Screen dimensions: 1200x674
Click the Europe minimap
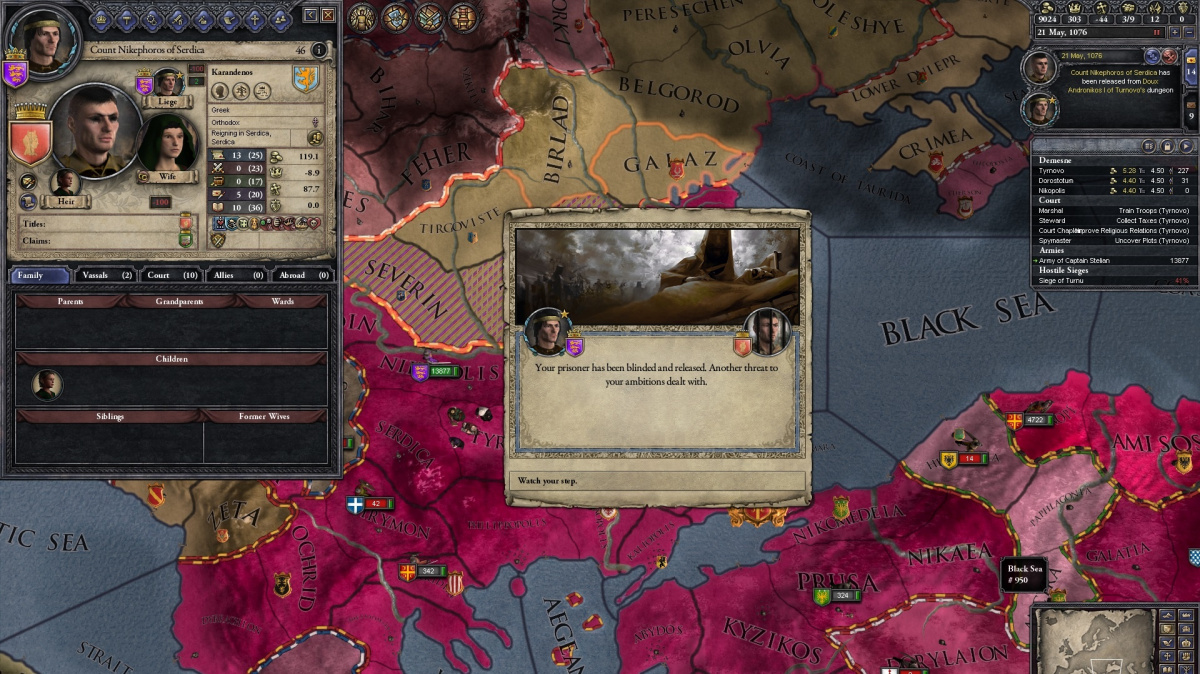1091,639
